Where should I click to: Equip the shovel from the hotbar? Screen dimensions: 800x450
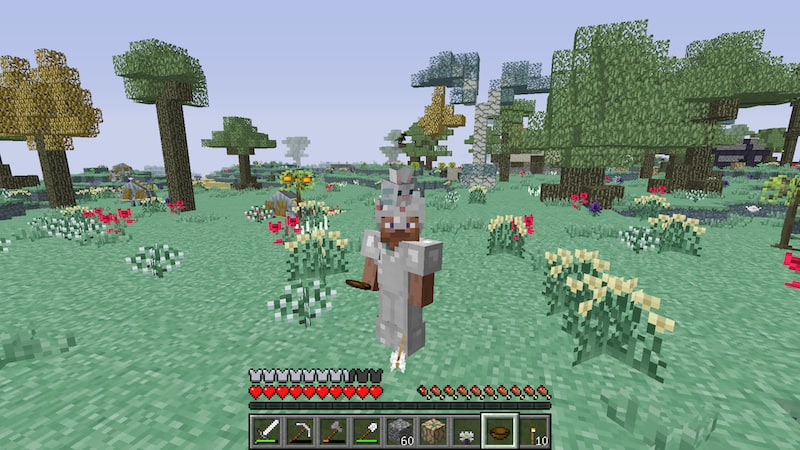[366, 431]
